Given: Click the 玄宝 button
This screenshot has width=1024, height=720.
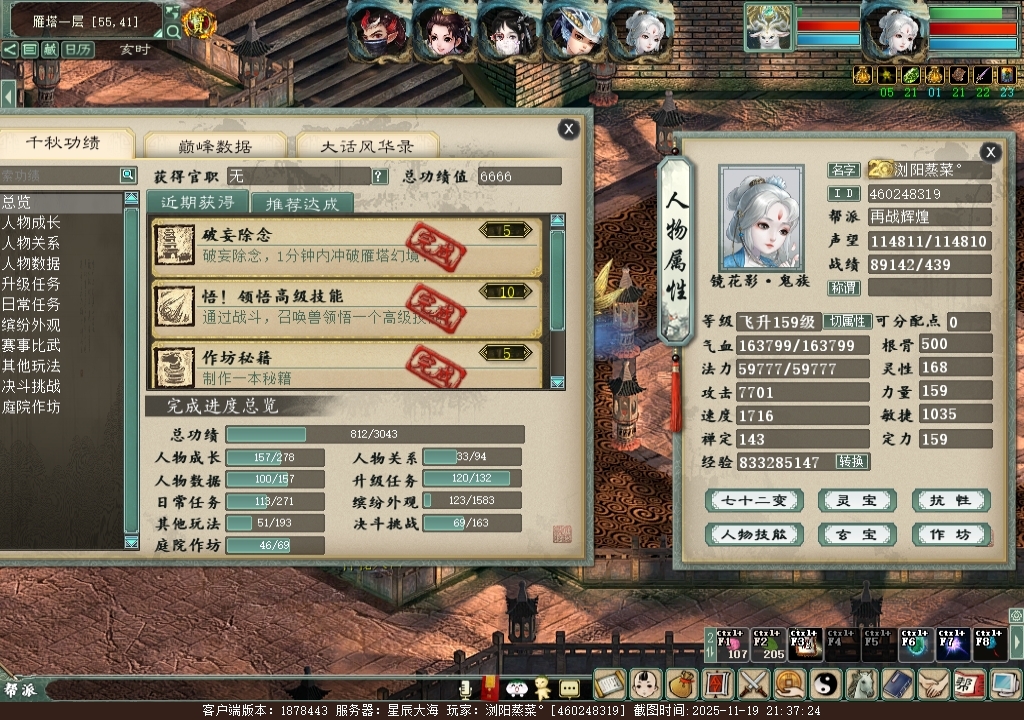Looking at the screenshot, I should [x=857, y=535].
